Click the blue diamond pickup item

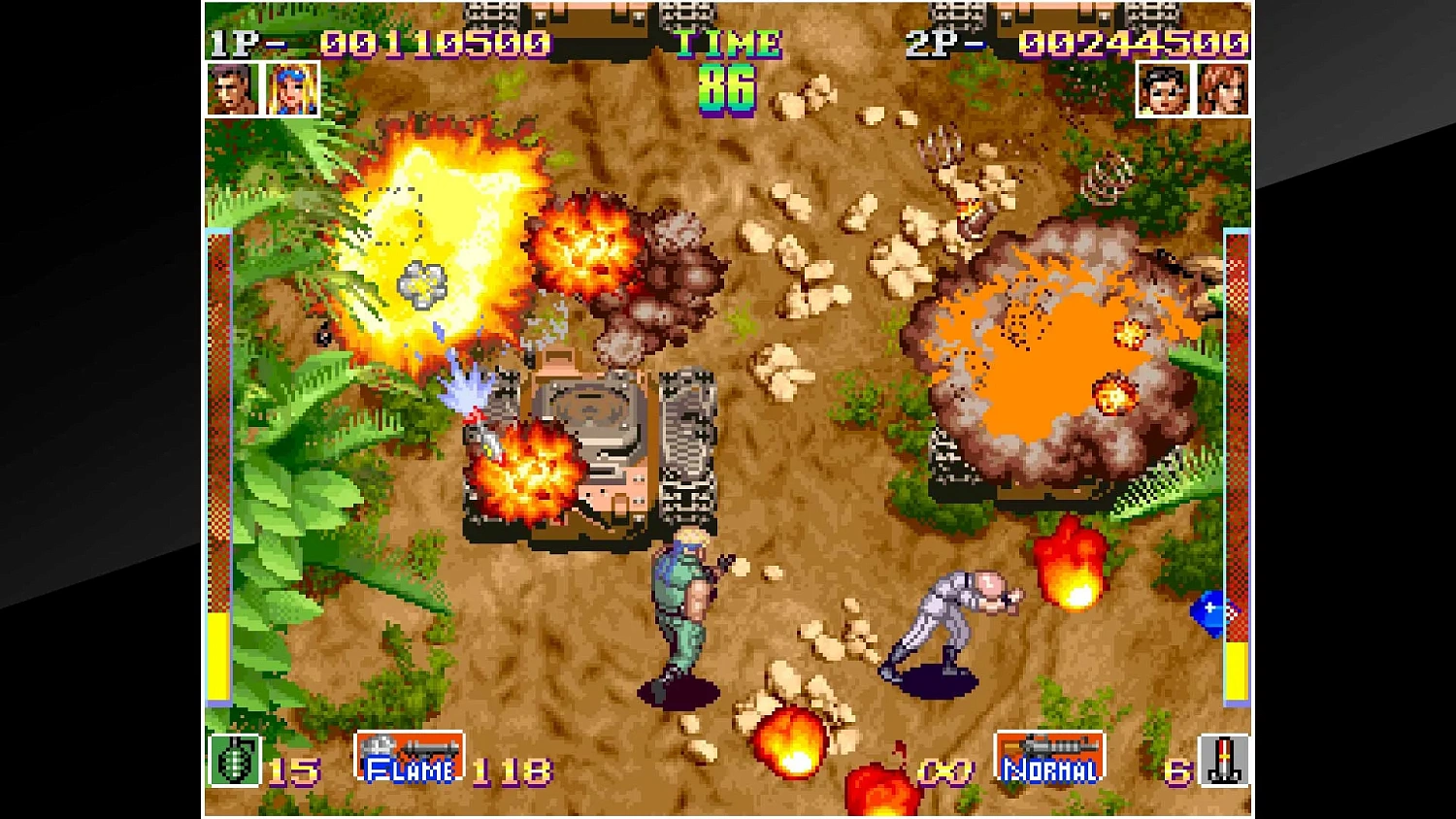(x=1210, y=613)
